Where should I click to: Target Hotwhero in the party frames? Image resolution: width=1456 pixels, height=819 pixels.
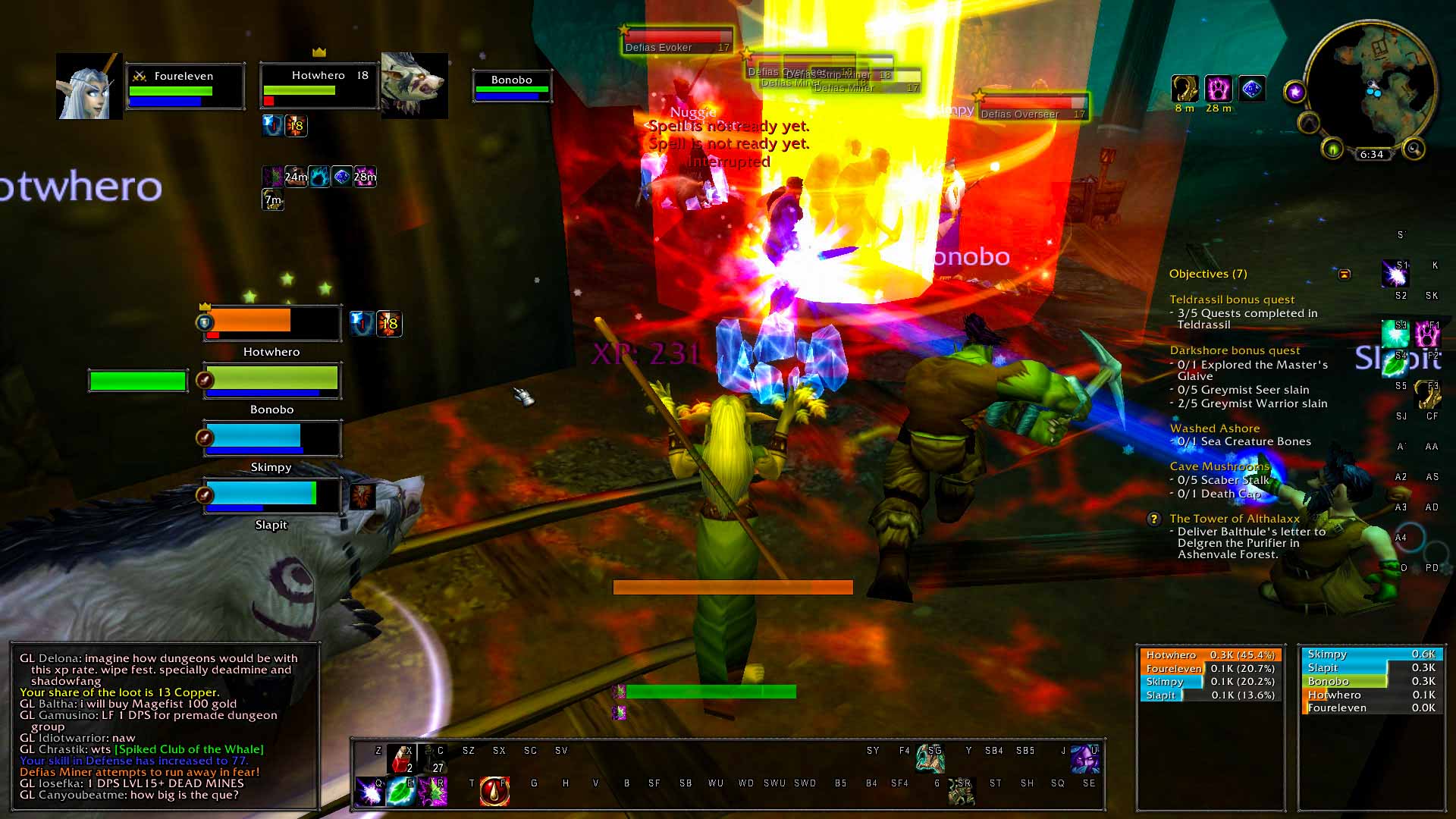pyautogui.click(x=271, y=324)
